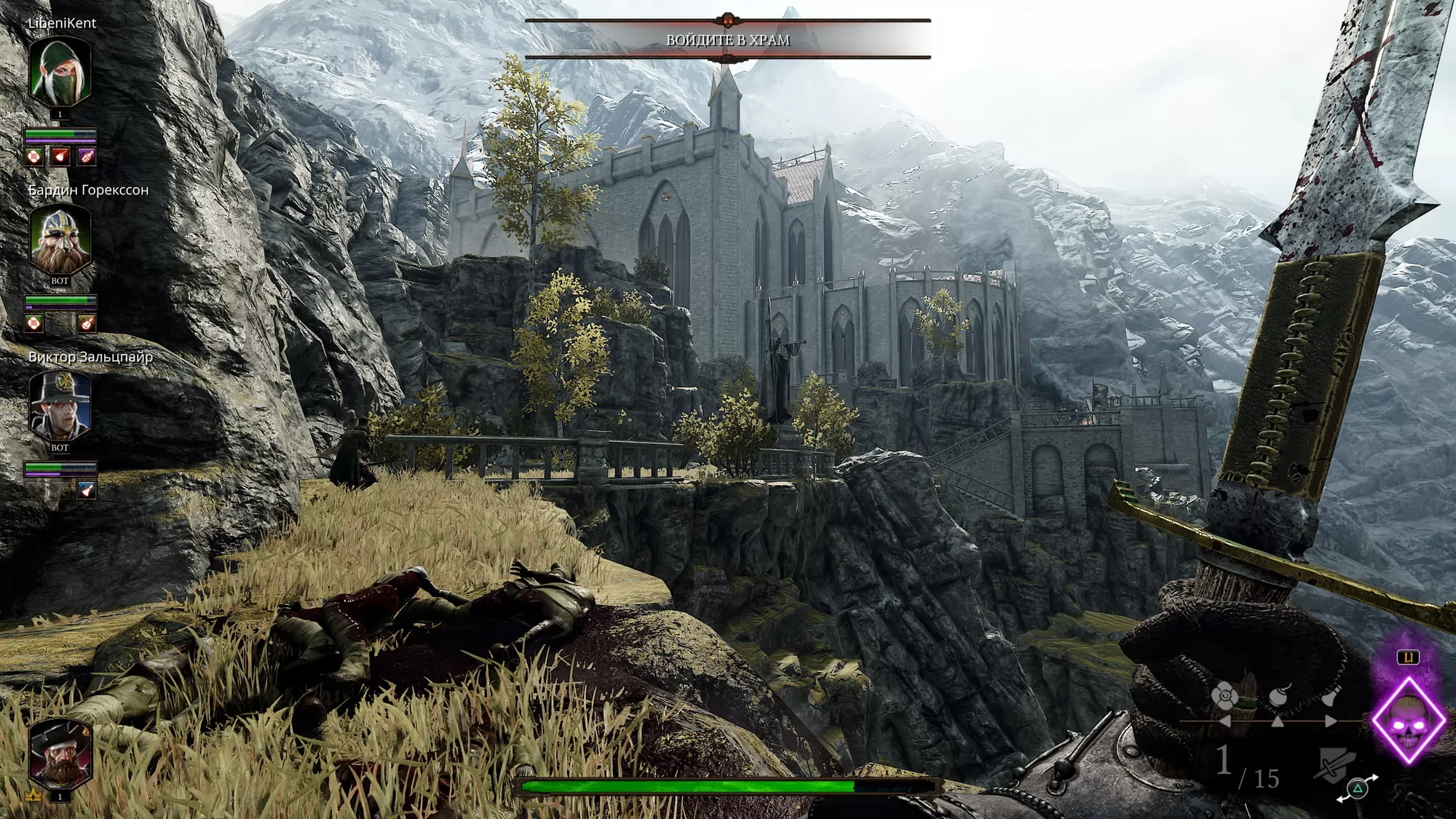Click Виктор Зальцпайр's blue potion icon

(86, 490)
